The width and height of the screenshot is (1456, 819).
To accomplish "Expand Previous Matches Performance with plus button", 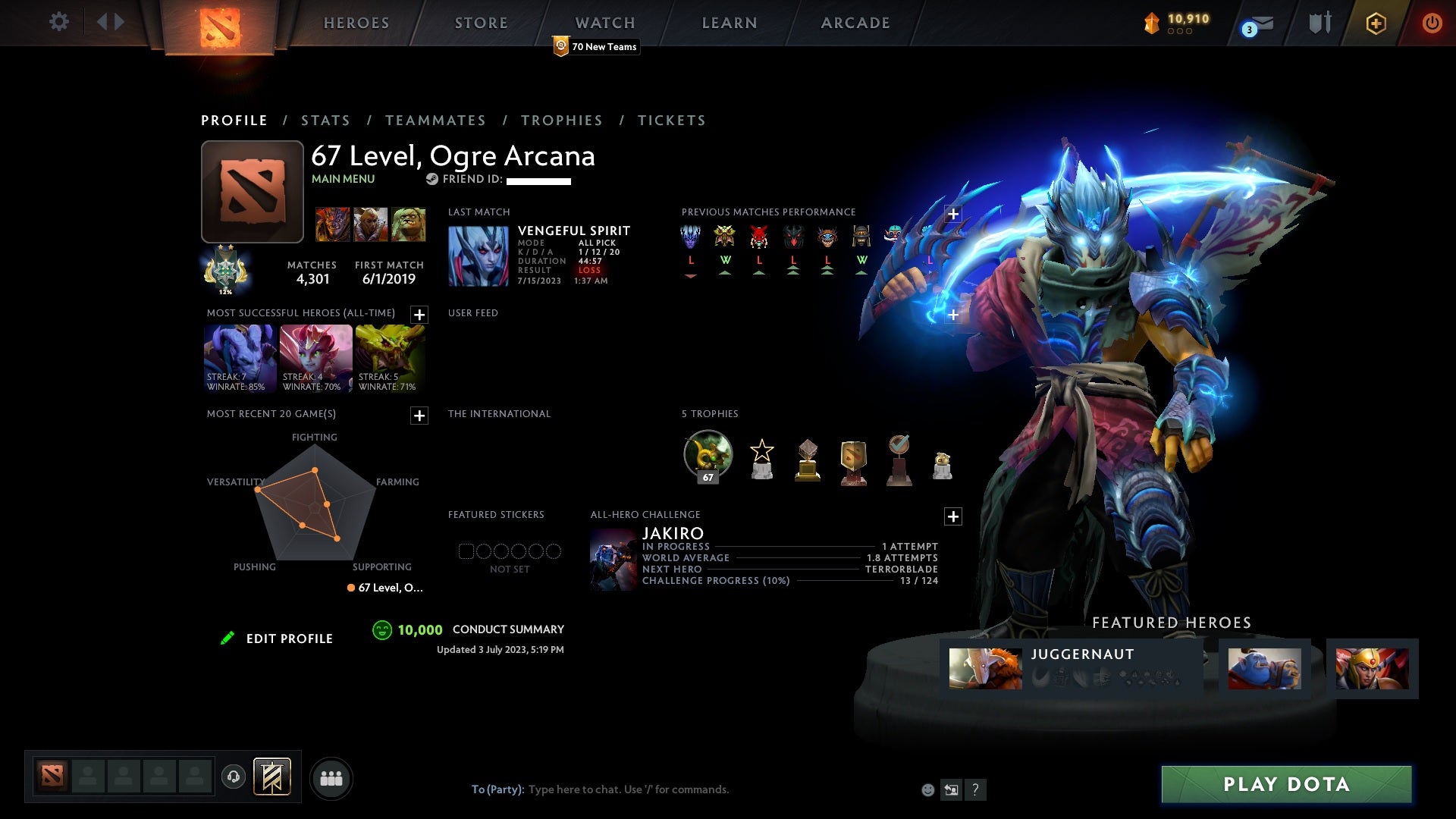I will pyautogui.click(x=953, y=215).
